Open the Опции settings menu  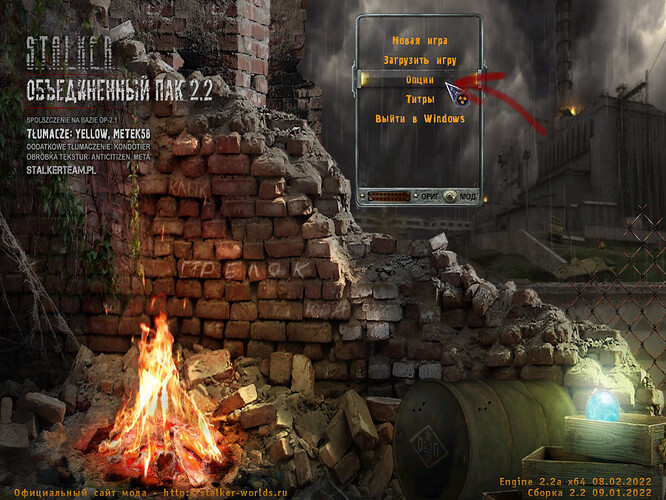419,80
